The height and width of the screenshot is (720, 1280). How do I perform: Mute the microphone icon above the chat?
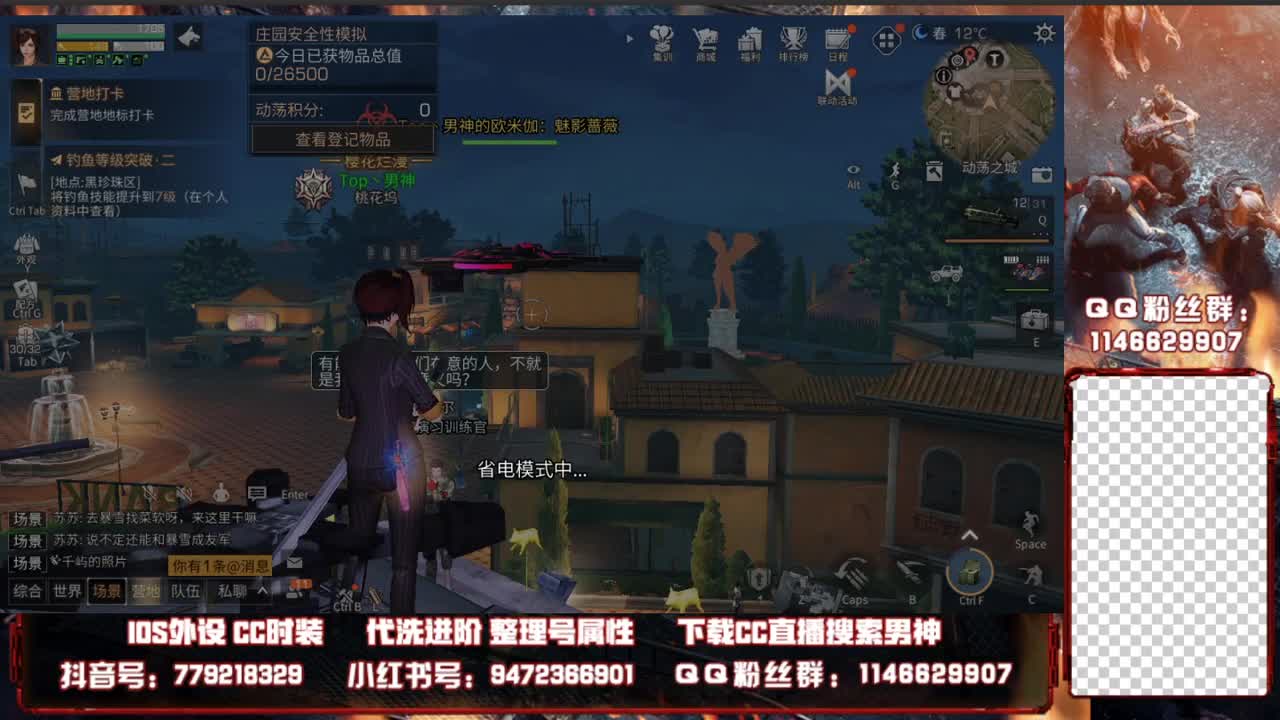(x=149, y=492)
